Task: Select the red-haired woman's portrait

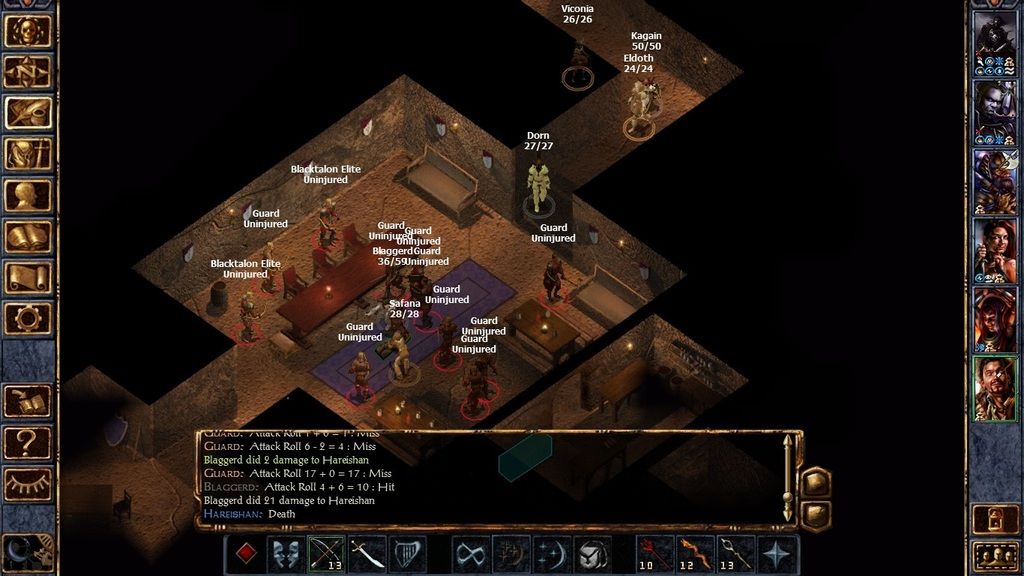Action: pos(995,250)
